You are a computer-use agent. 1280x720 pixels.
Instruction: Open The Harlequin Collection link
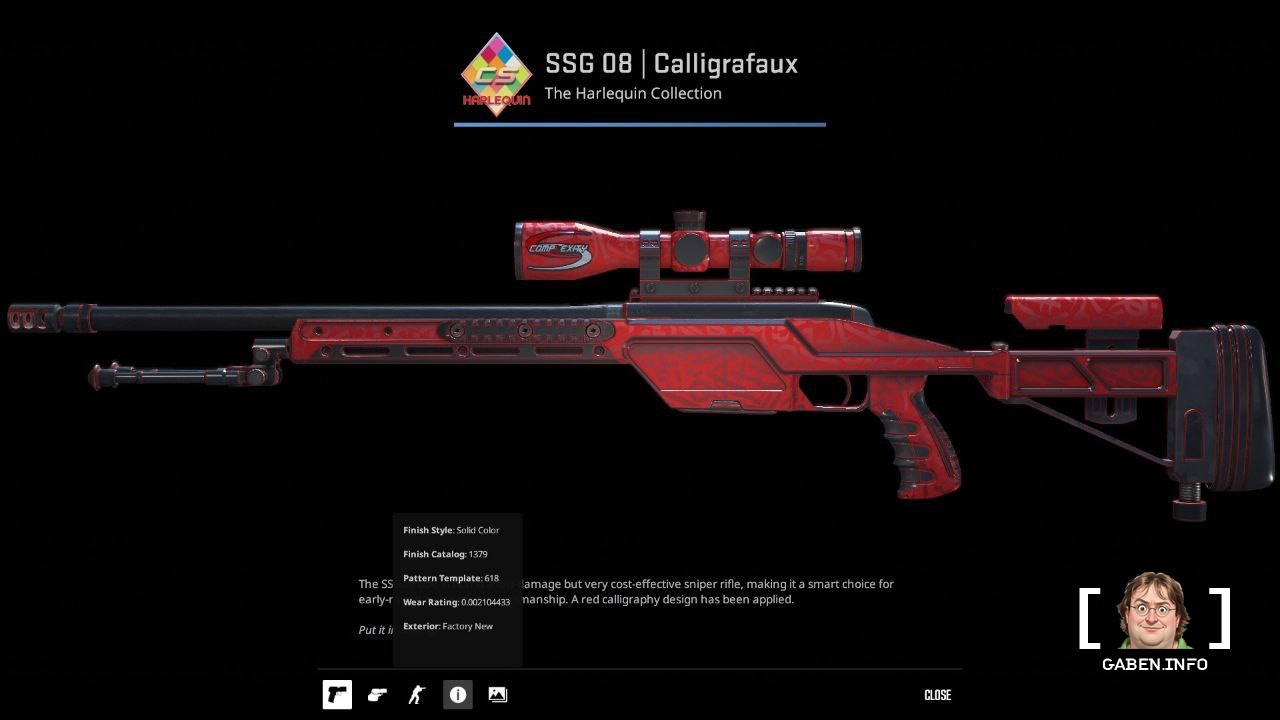[x=632, y=93]
